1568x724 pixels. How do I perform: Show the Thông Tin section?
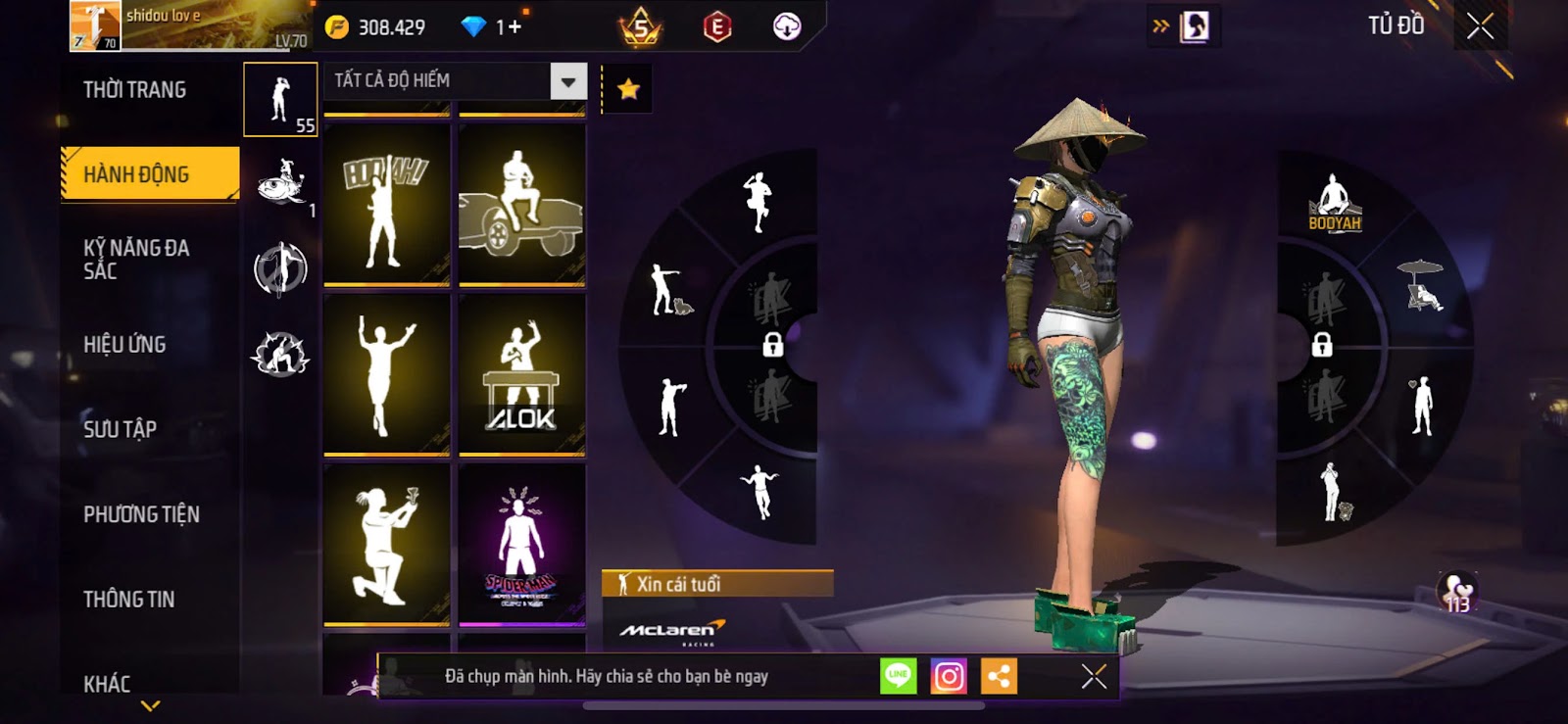click(128, 600)
